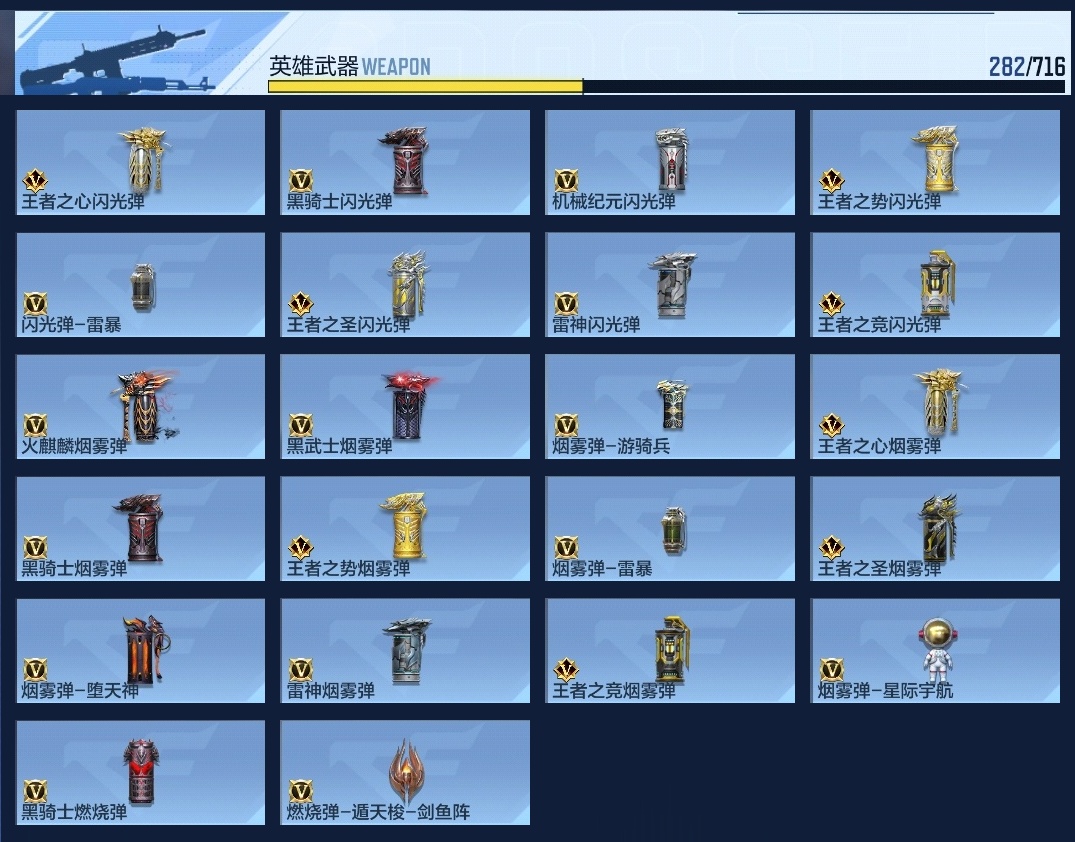The image size is (1075, 842).
Task: Choose the 黑武士烟雾弹 card
Action: pos(405,407)
